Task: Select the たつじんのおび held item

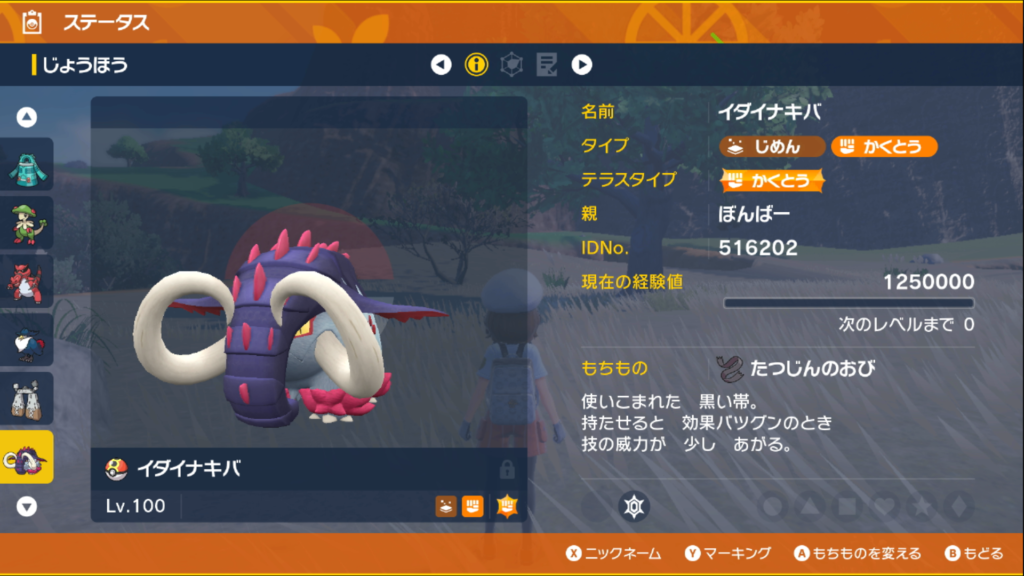Action: tap(797, 368)
